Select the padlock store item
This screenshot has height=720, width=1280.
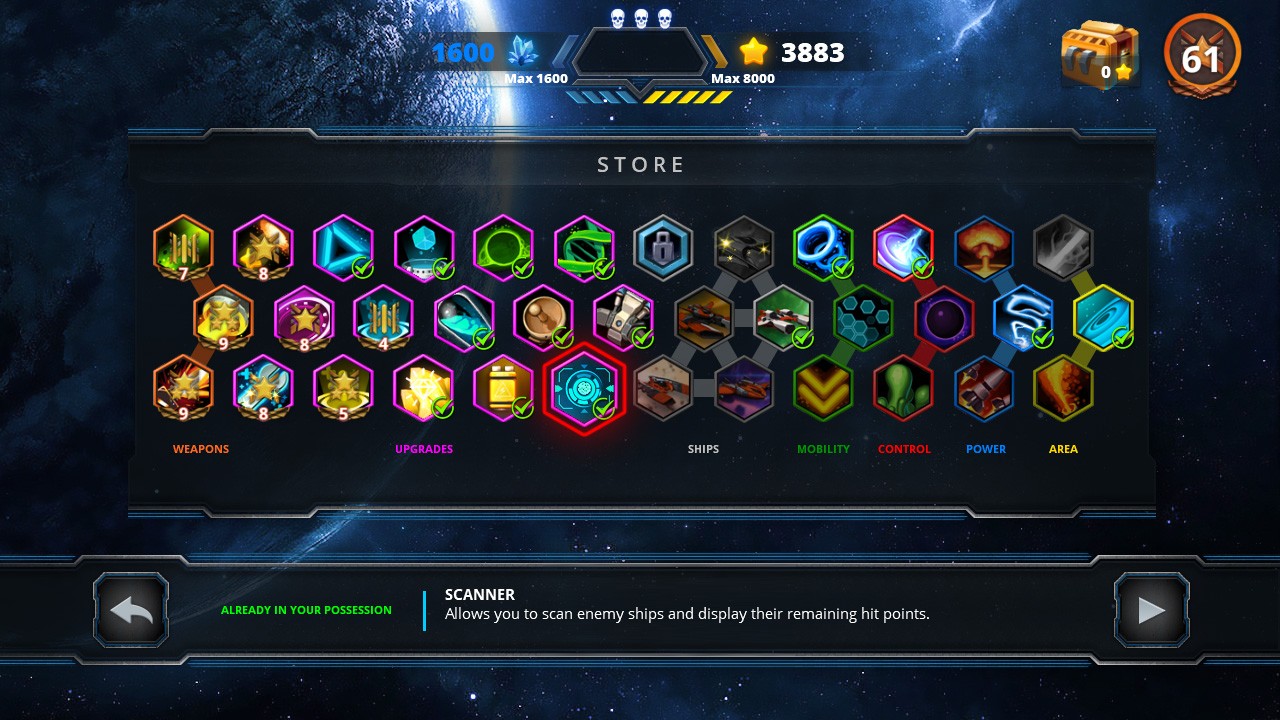[x=663, y=248]
